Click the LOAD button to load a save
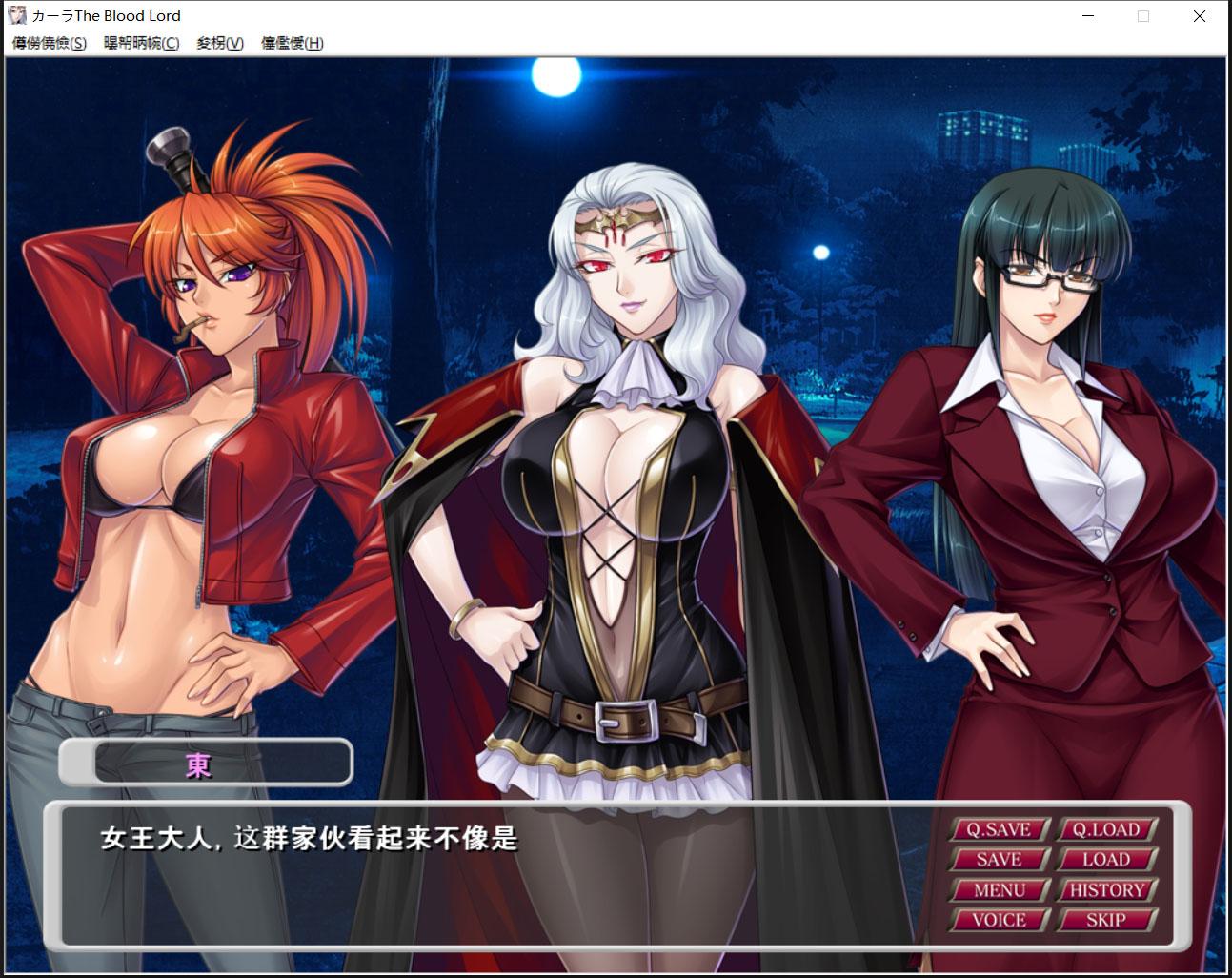The height and width of the screenshot is (978, 1232). coord(1106,860)
